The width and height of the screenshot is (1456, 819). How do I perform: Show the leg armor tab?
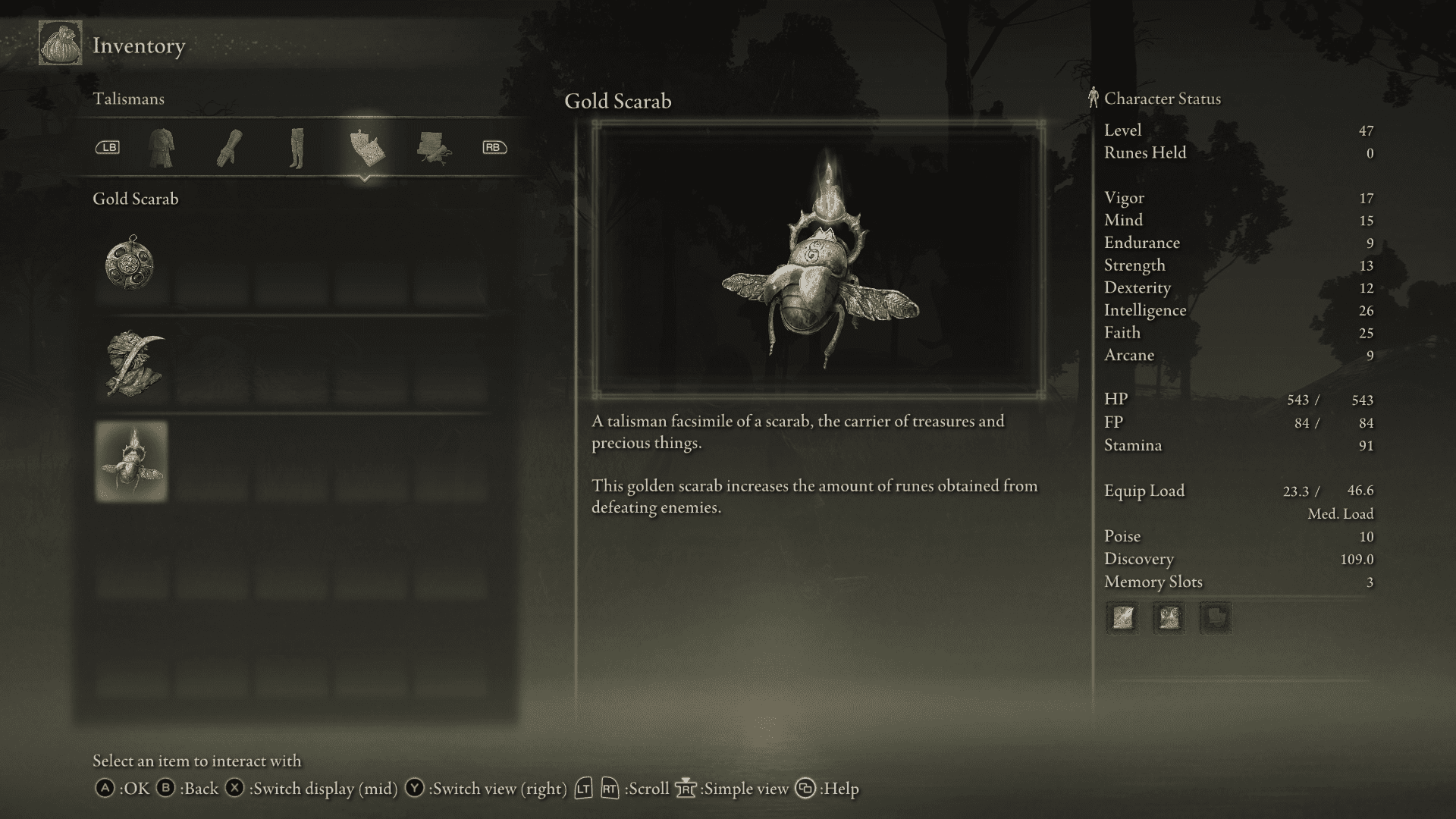(x=296, y=147)
